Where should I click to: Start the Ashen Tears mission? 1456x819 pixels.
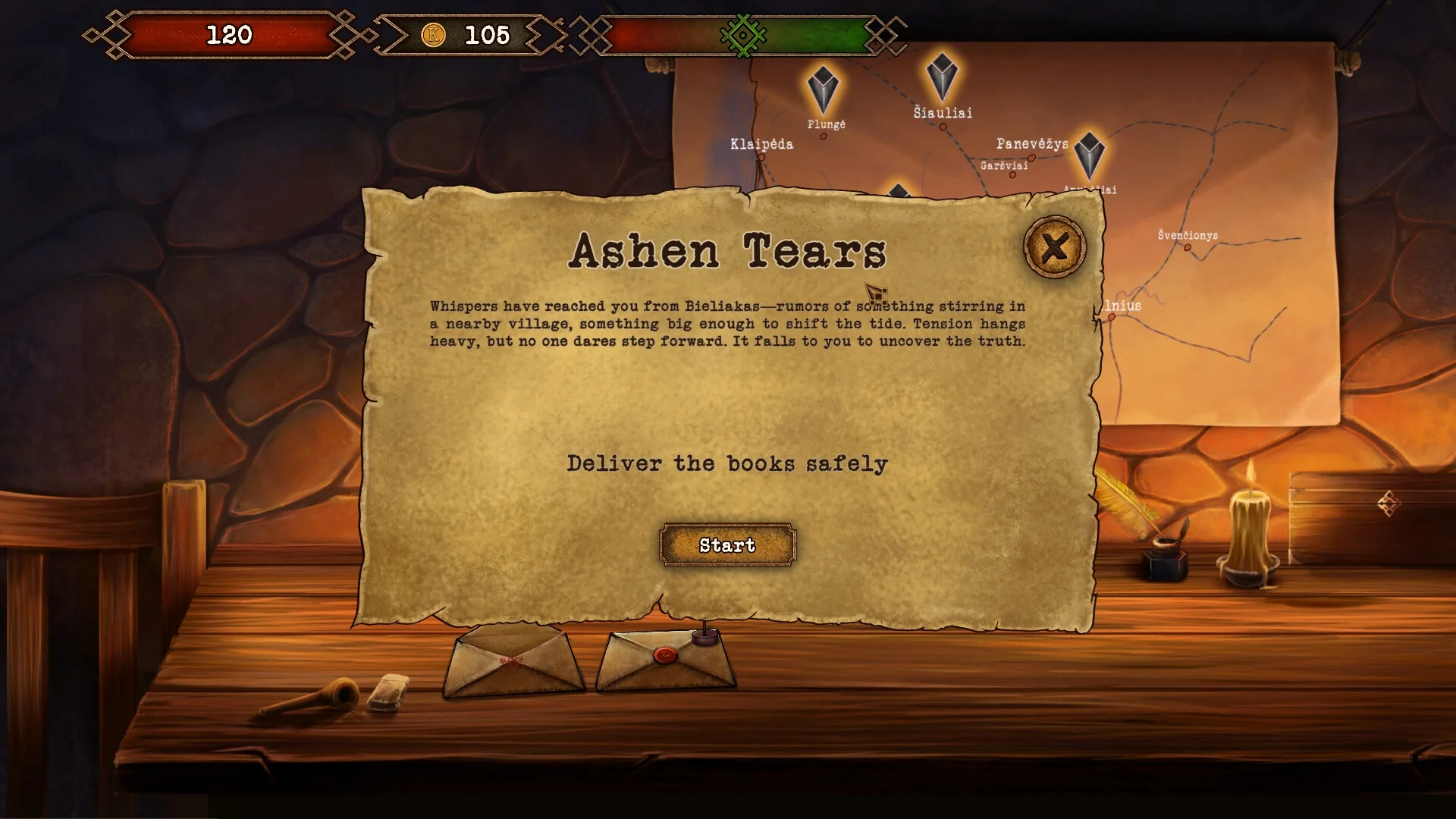coord(727,545)
